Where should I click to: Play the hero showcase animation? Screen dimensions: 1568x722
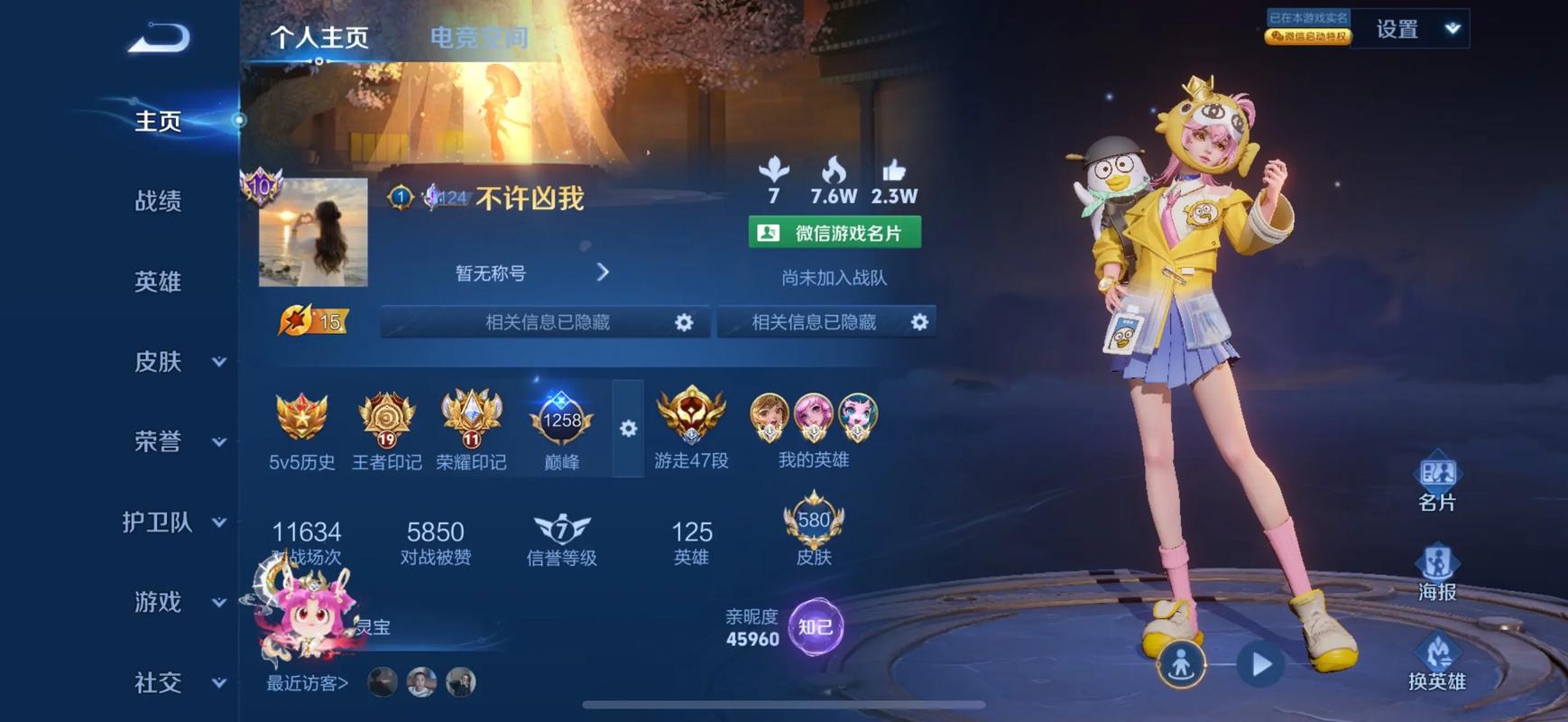(1260, 665)
